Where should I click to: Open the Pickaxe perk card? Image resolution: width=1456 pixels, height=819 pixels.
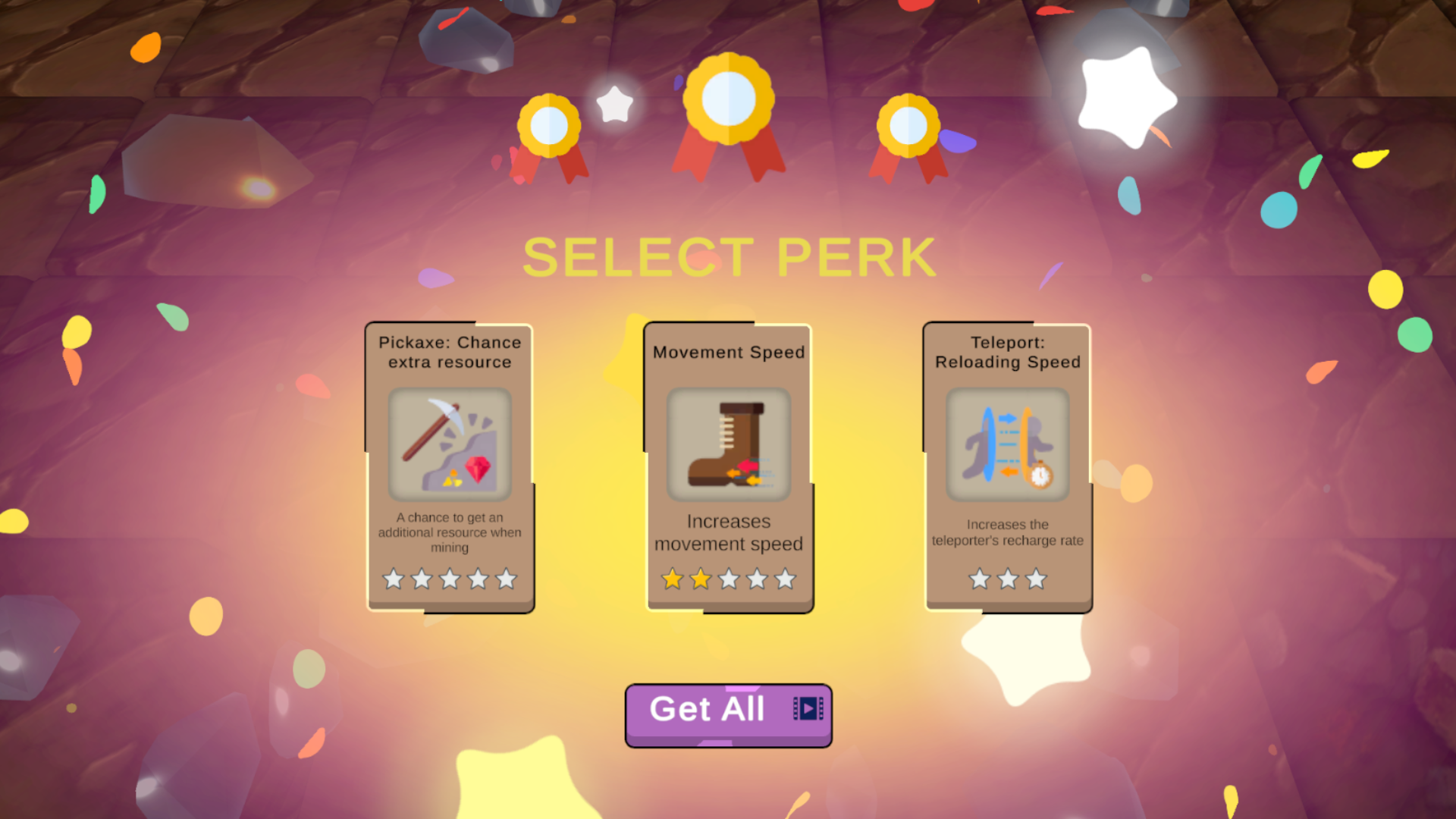click(449, 464)
